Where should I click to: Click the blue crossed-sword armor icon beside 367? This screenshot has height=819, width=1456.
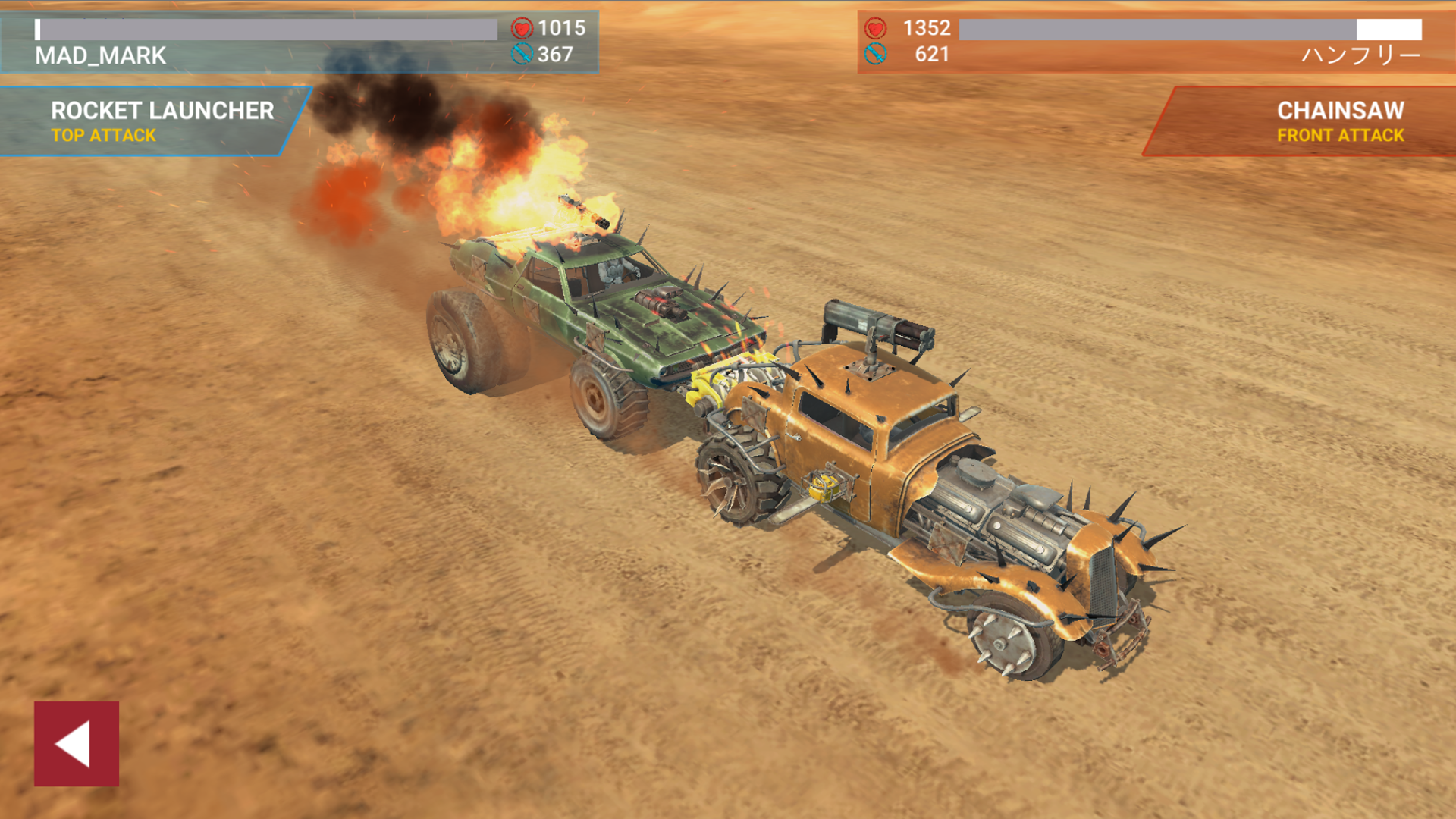[522, 54]
